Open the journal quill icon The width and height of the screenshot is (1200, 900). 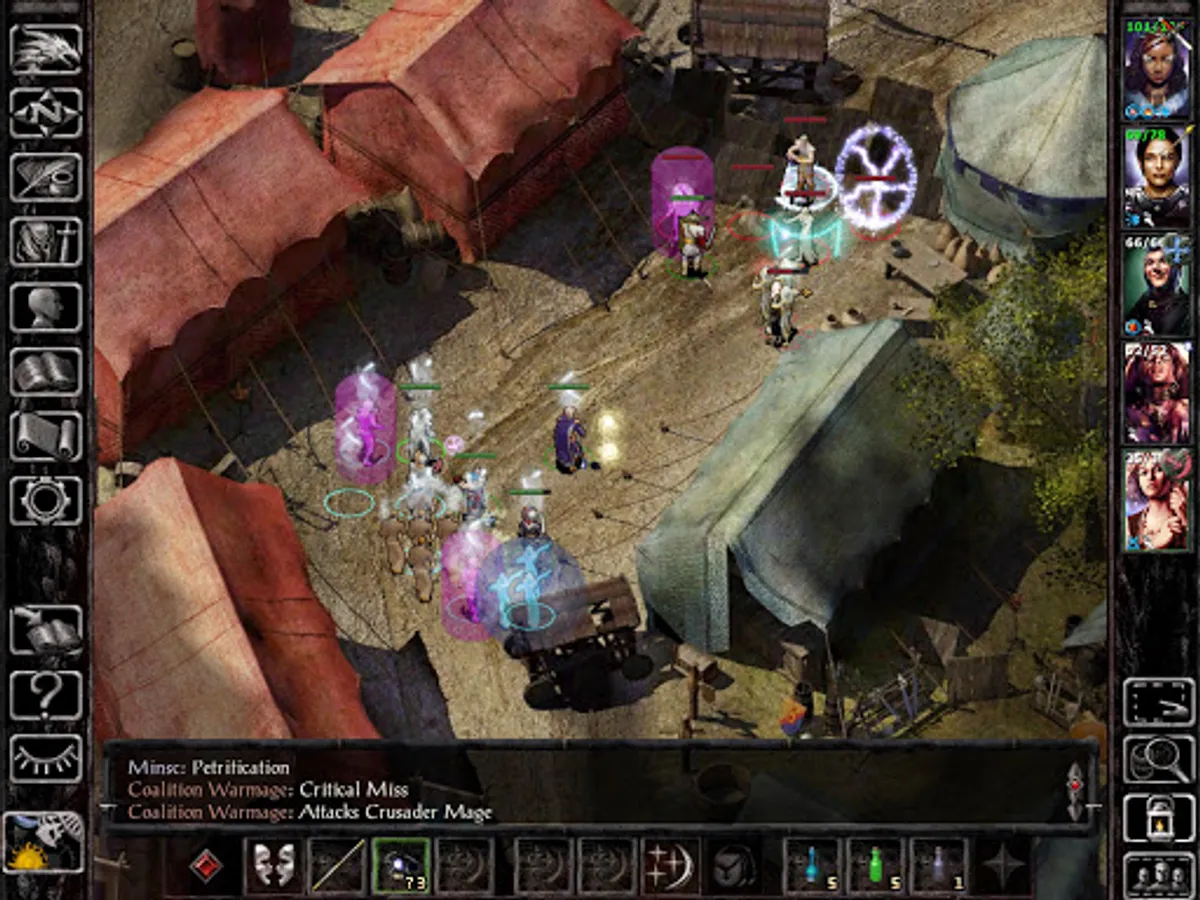[46, 177]
